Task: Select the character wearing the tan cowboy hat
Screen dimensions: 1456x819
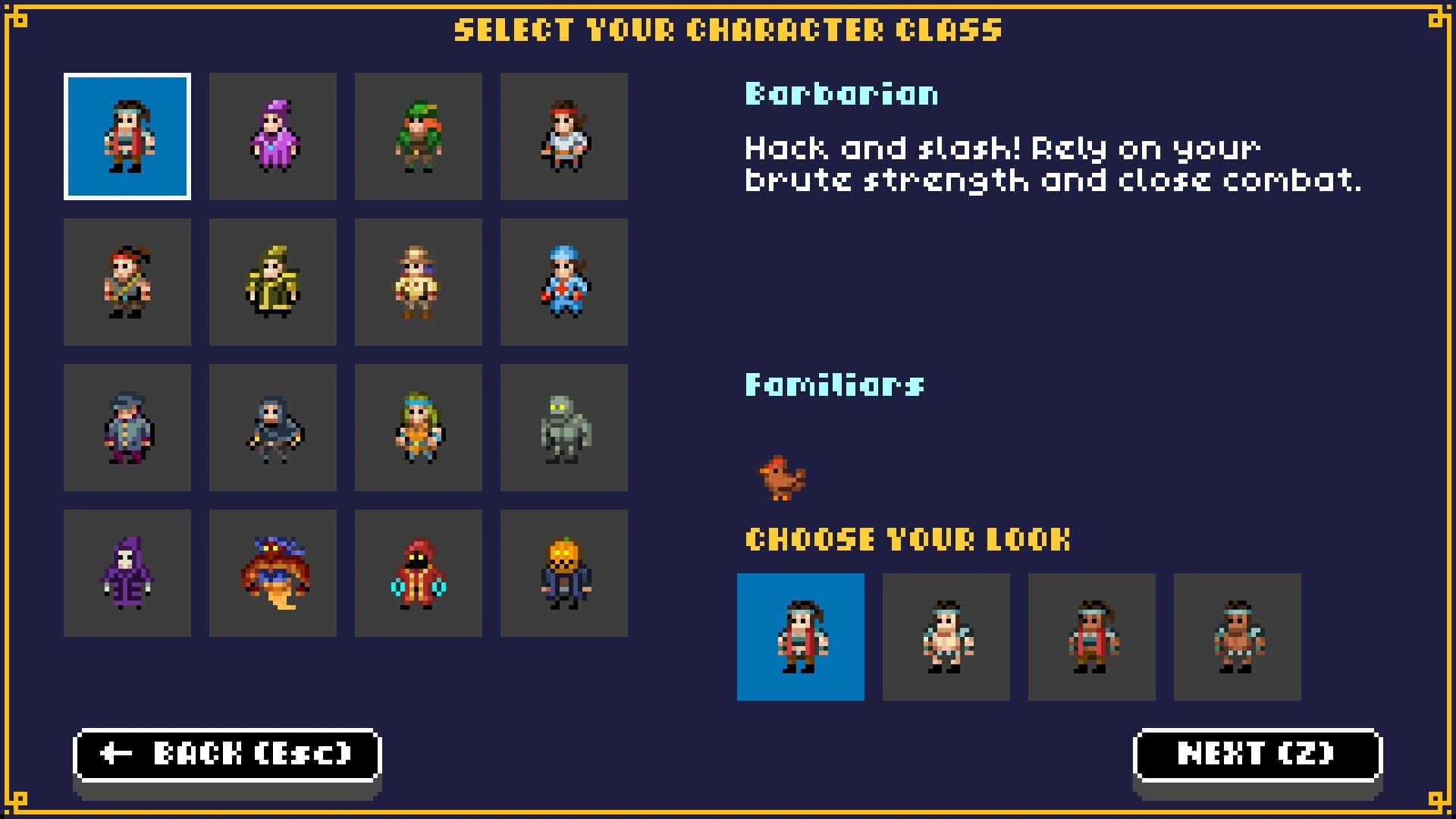Action: [419, 282]
